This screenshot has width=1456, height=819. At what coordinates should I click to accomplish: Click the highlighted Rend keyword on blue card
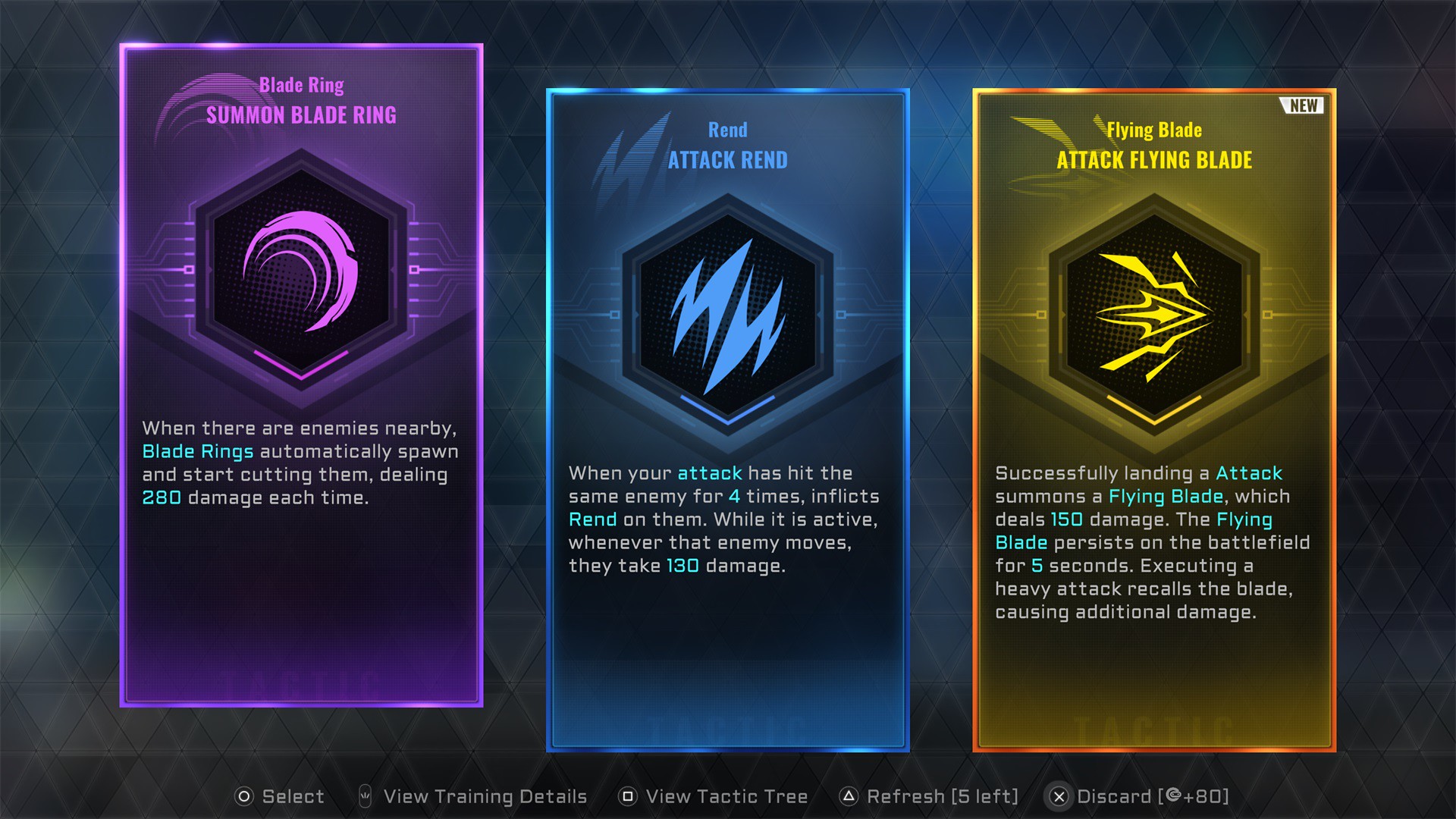tap(594, 519)
